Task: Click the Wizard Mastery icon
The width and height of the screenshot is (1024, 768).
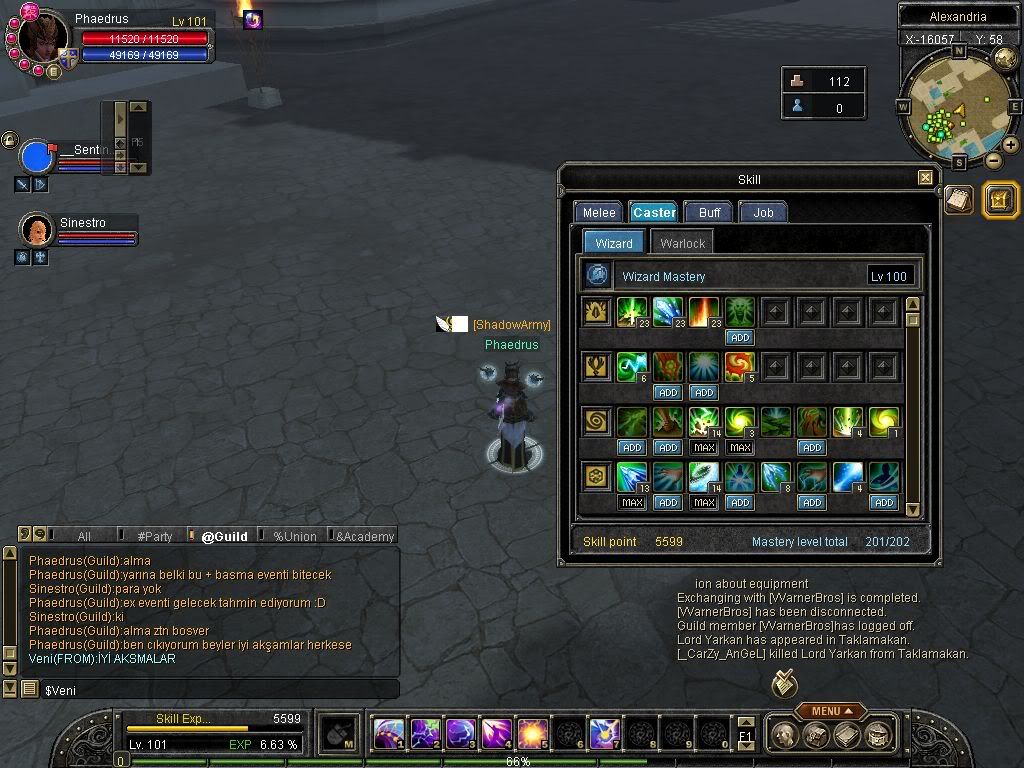Action: [x=598, y=275]
